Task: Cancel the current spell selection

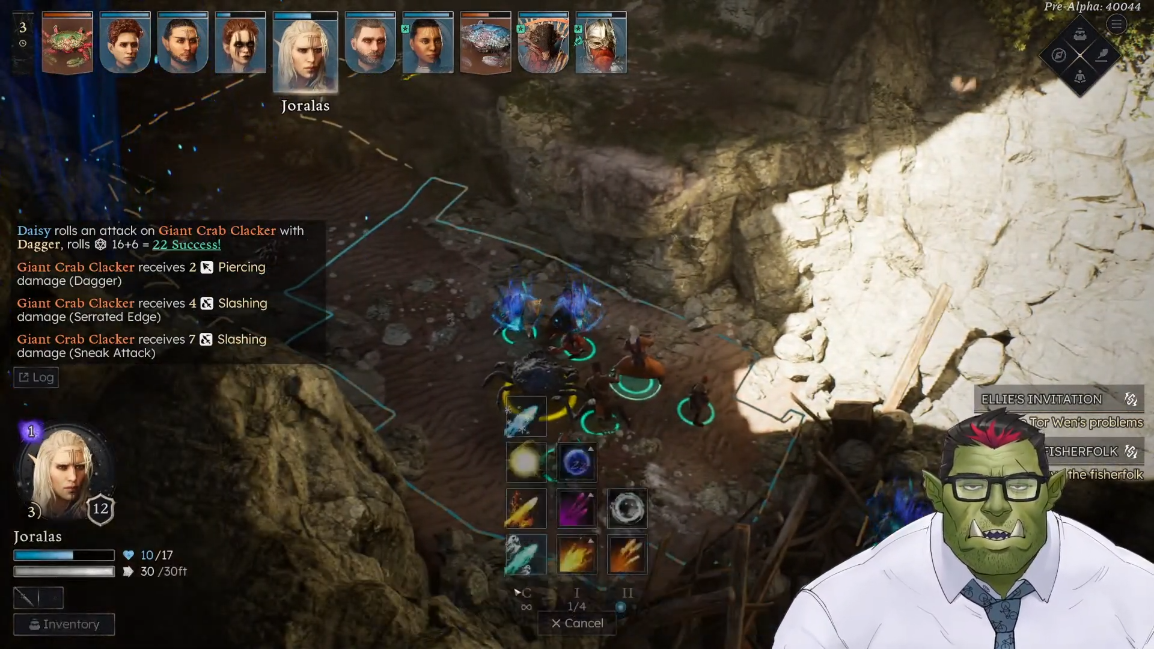Action: [578, 623]
